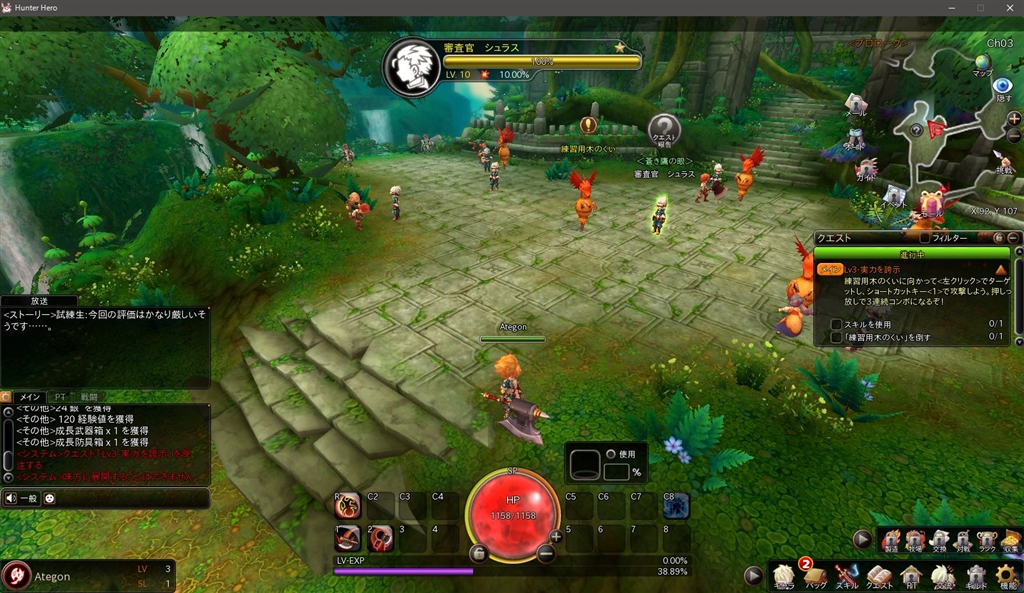Open the chat emoji face button
Viewport: 1024px width, 593px height.
click(x=50, y=498)
